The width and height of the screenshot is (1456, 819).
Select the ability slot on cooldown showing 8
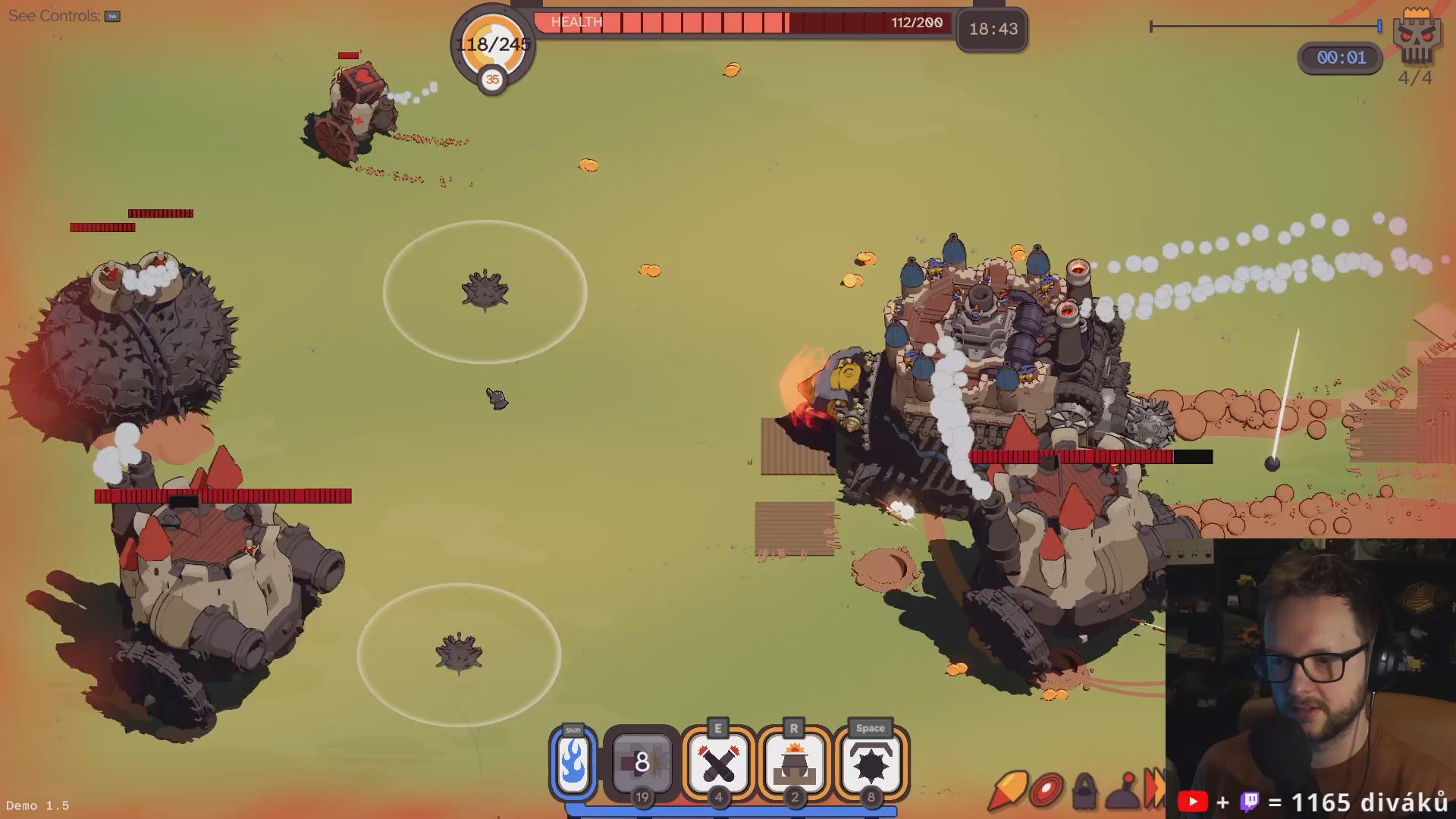click(642, 762)
